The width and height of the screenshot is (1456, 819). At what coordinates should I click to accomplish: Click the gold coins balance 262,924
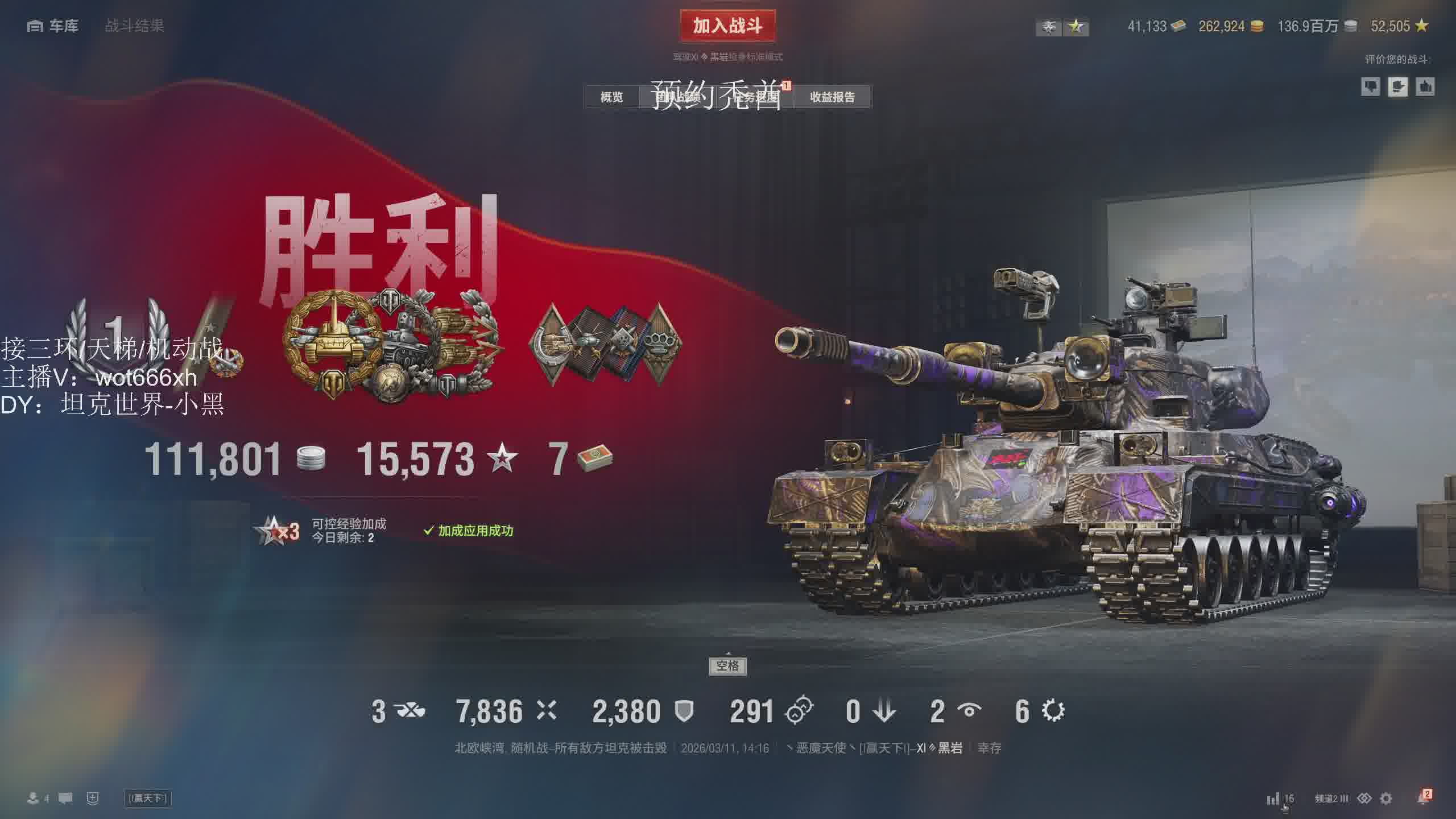pyautogui.click(x=1231, y=26)
